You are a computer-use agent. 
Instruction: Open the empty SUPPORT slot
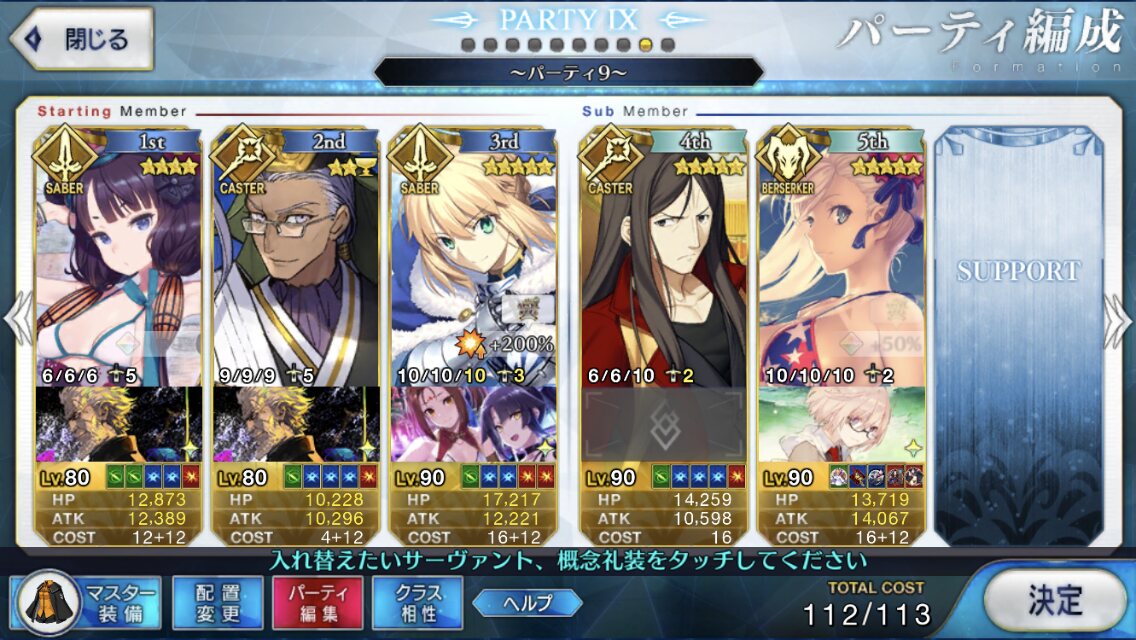[1019, 330]
